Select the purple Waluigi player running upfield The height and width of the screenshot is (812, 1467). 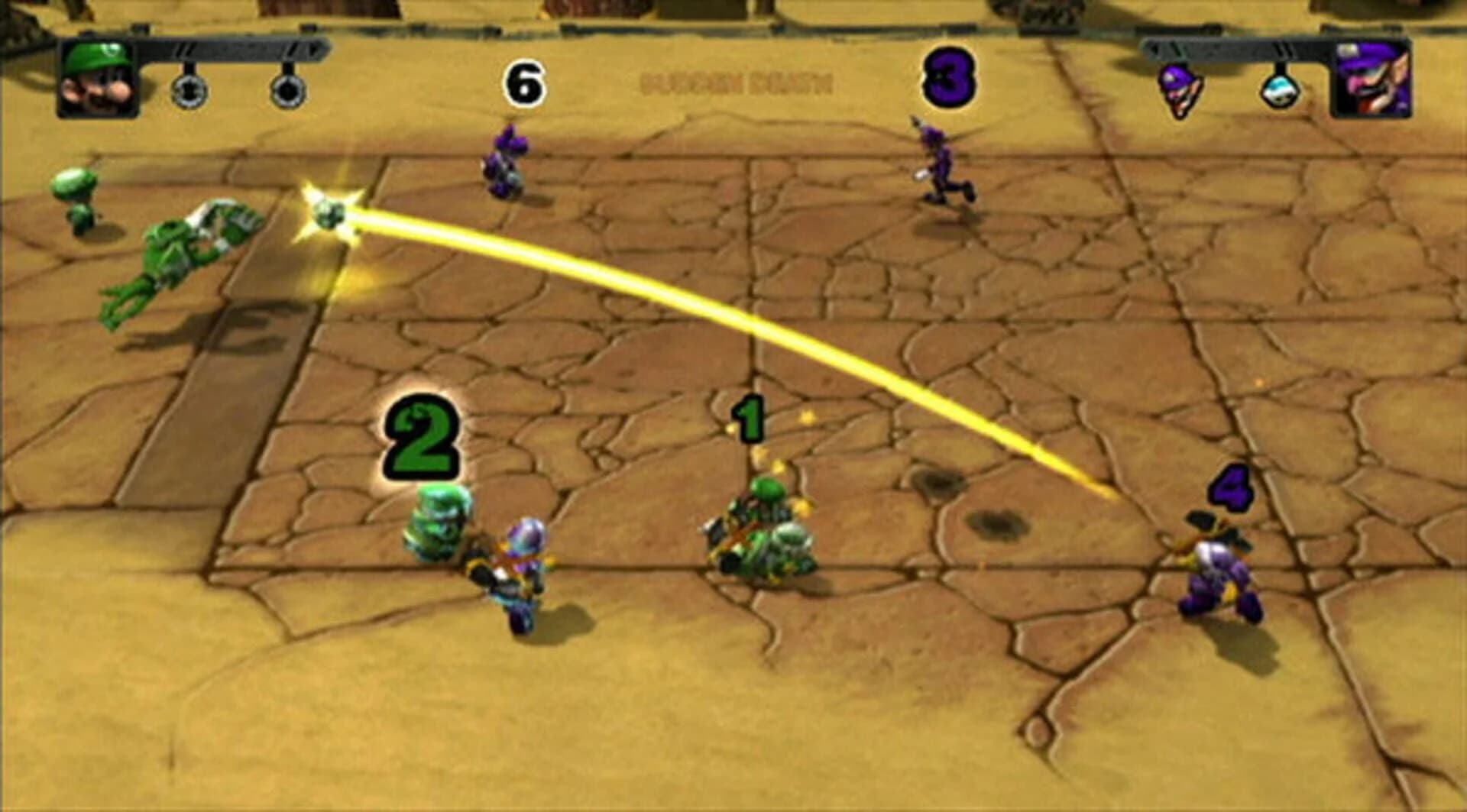click(x=942, y=164)
